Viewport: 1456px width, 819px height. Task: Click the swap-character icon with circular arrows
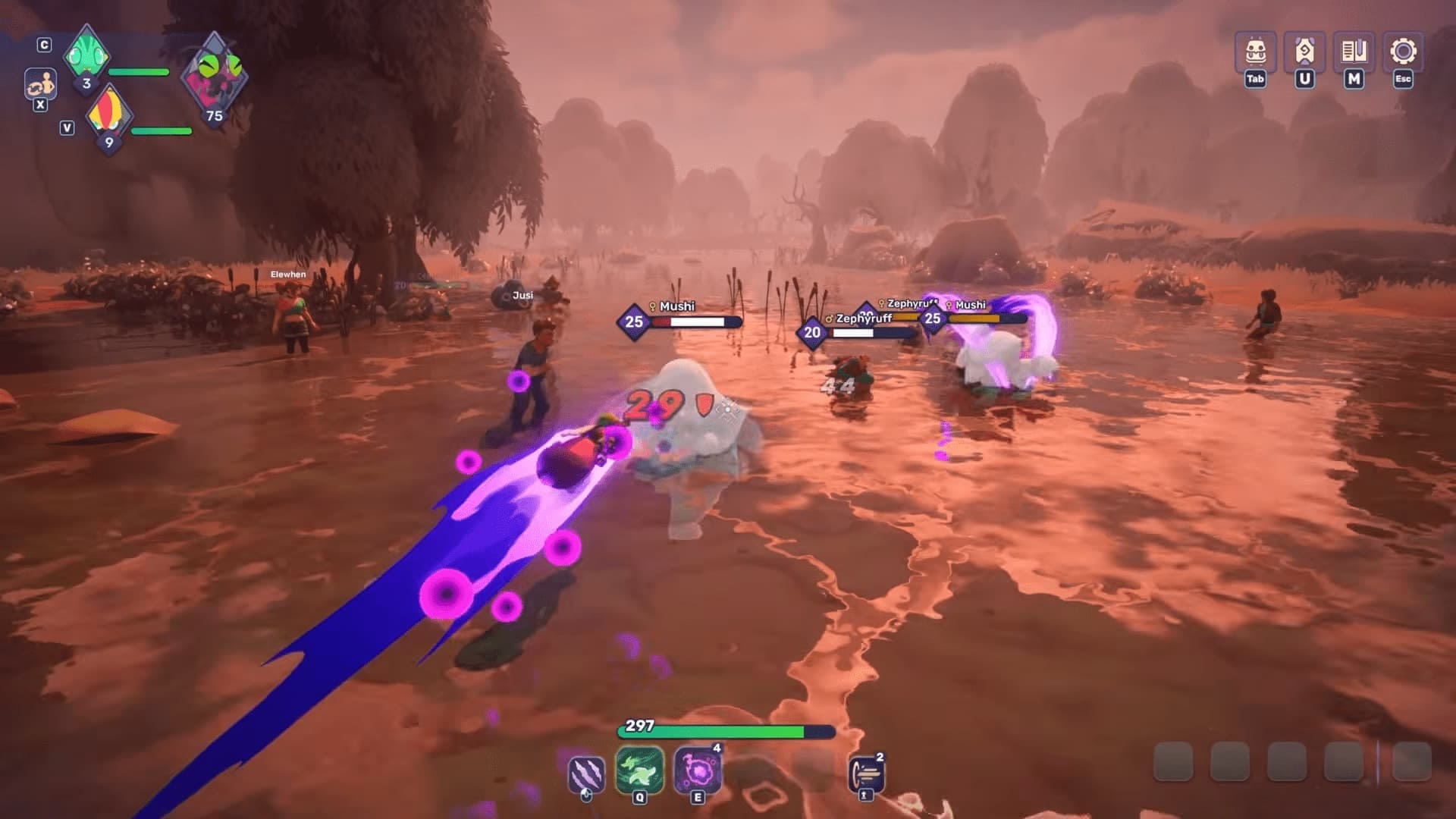coord(40,83)
